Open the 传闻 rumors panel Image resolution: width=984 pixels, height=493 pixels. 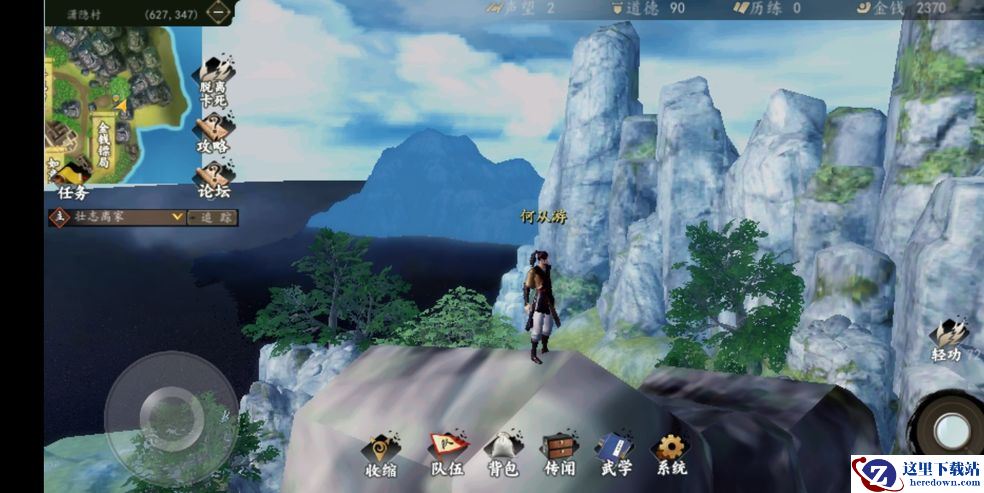click(558, 456)
